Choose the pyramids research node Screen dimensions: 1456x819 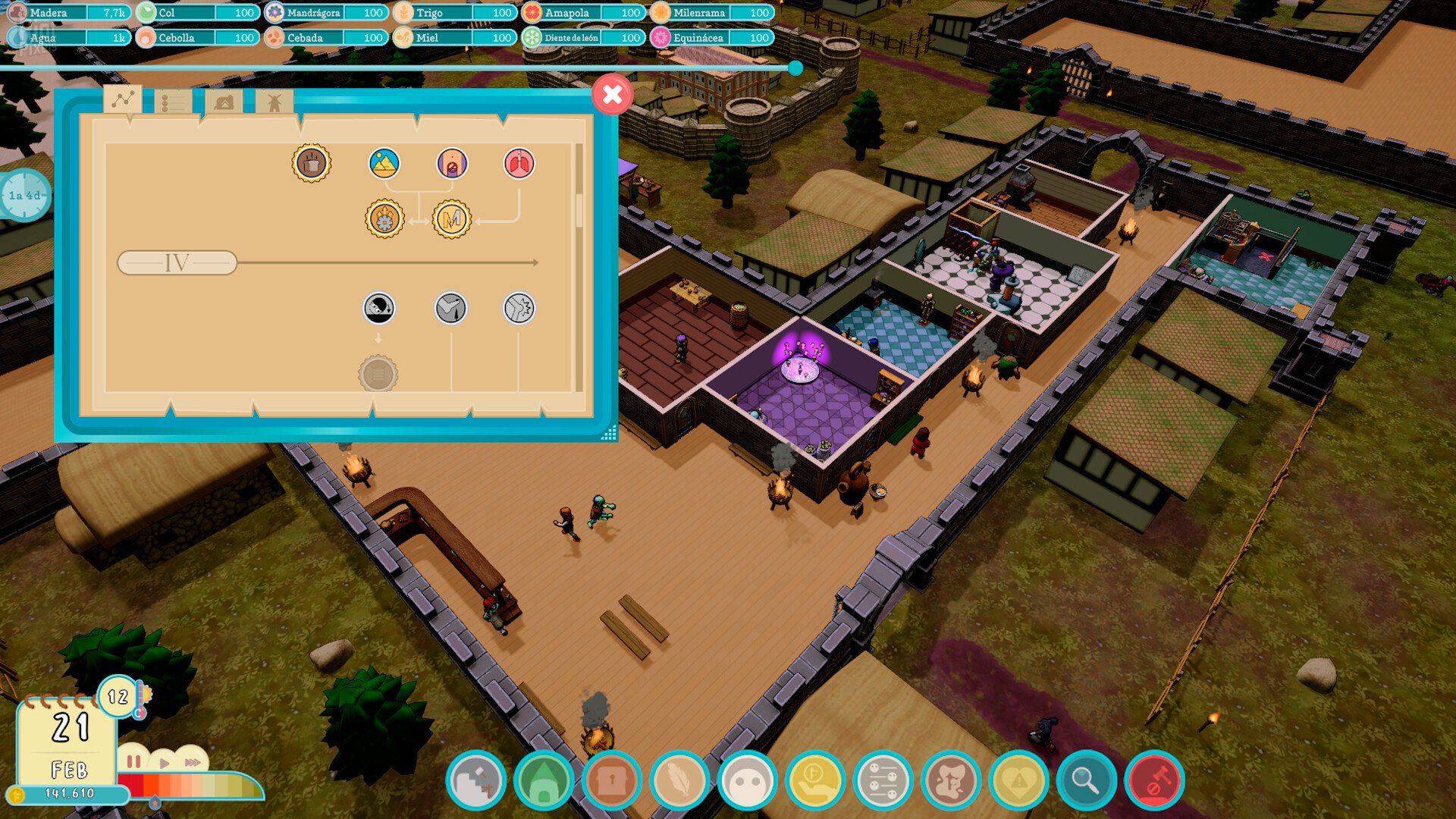tap(384, 163)
